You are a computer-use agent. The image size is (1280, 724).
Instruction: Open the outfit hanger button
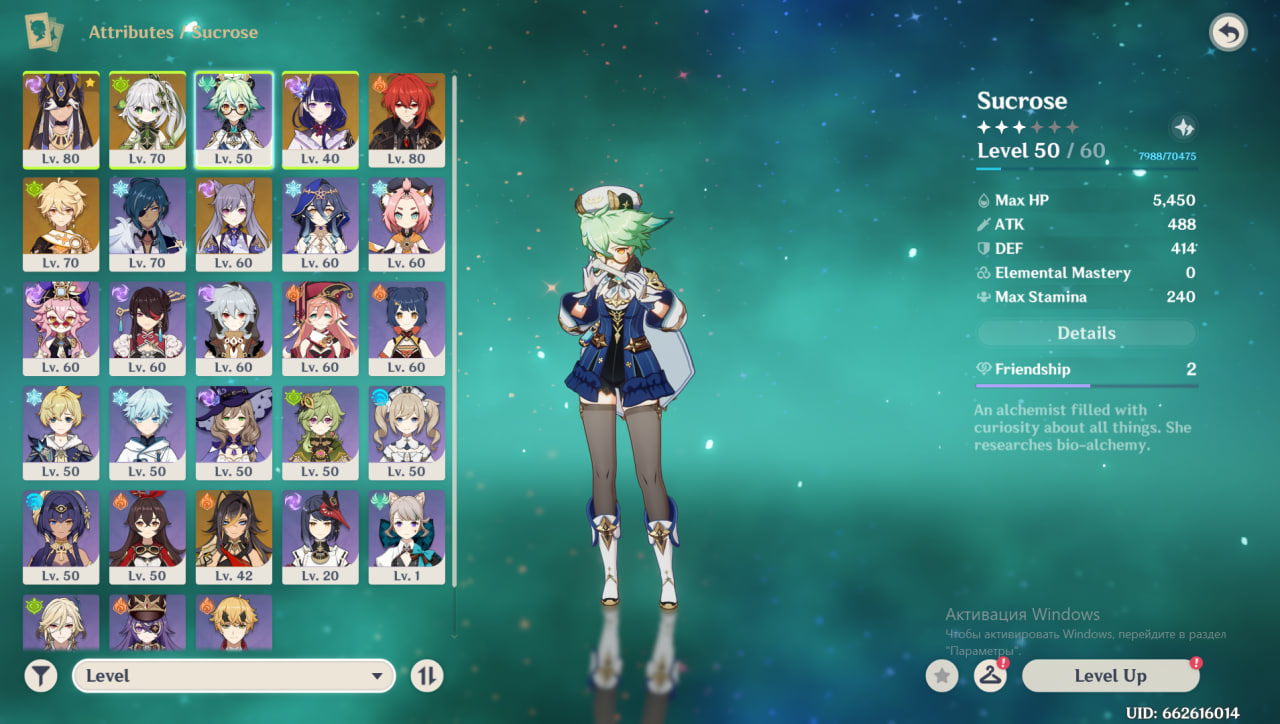pyautogui.click(x=990, y=676)
